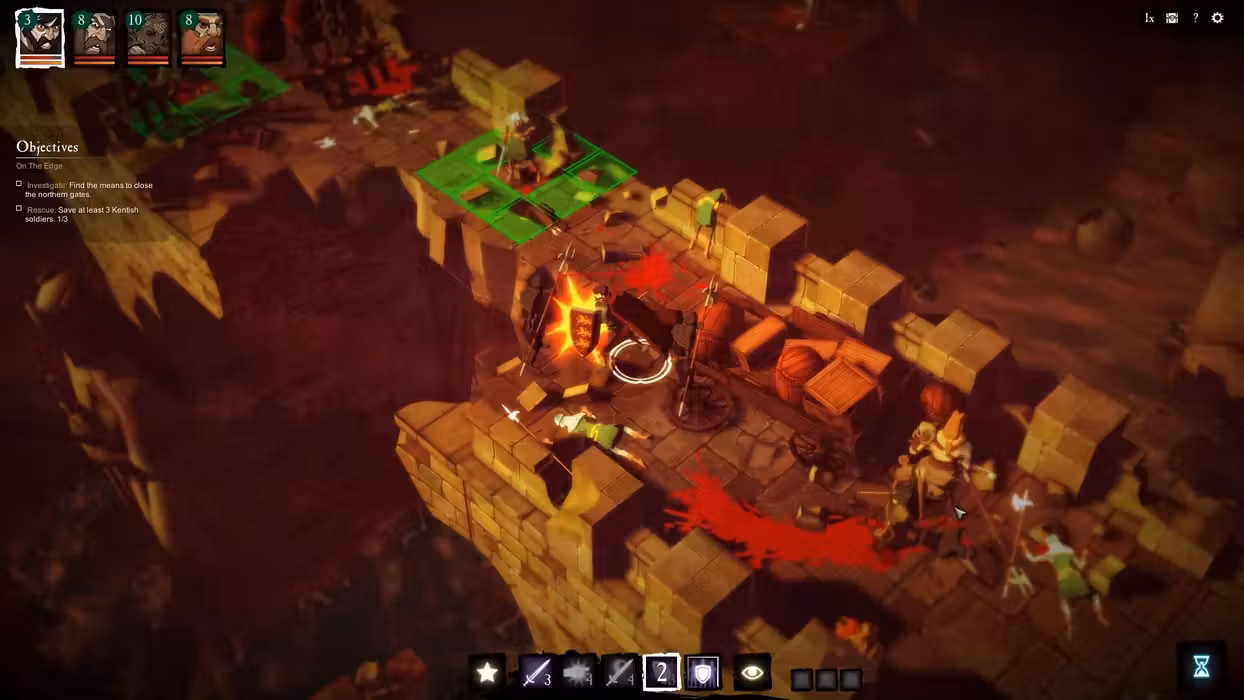Viewport: 1244px width, 700px height.
Task: Toggle the 1x game speed control
Action: [1149, 18]
